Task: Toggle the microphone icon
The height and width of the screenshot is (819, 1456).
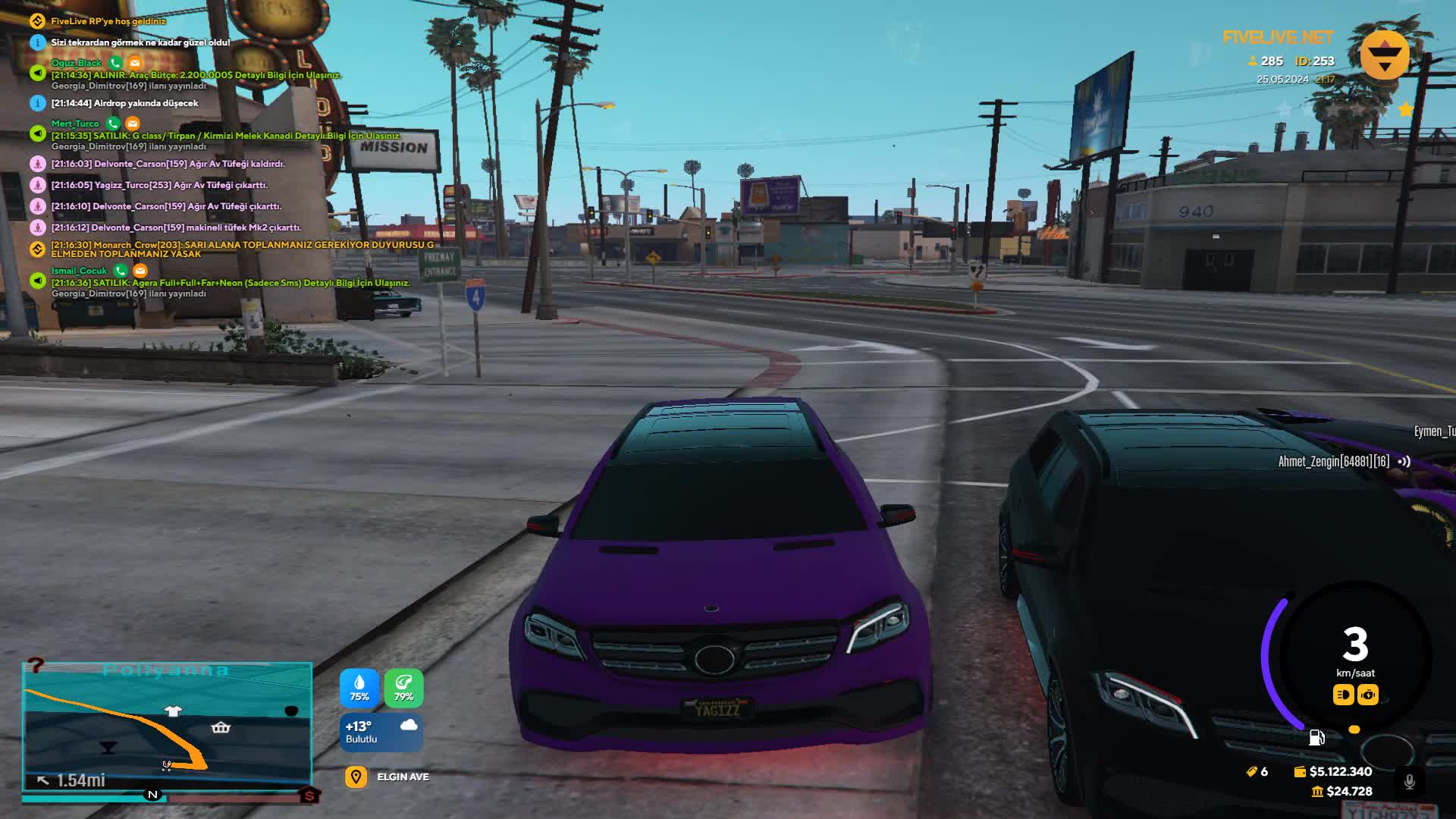Action: (1409, 781)
